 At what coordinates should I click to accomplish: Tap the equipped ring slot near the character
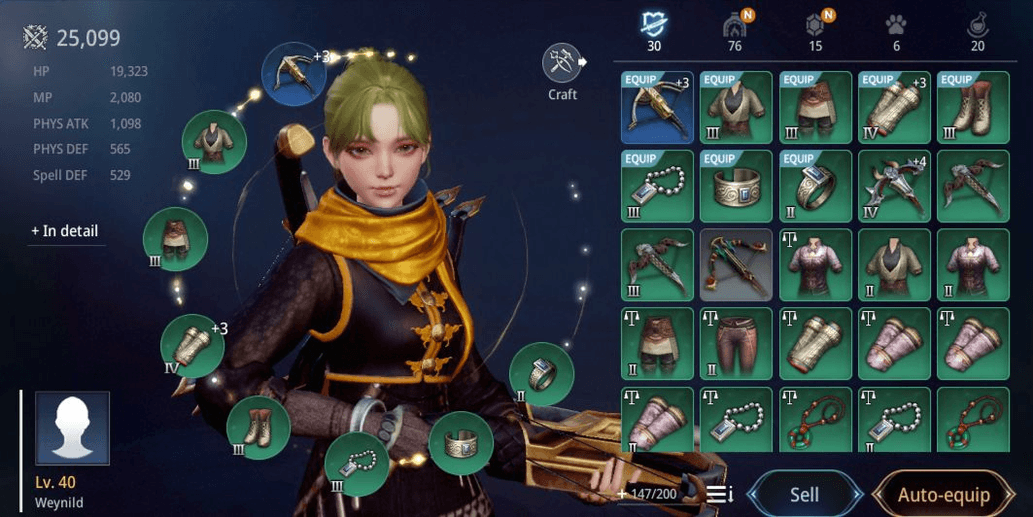541,374
